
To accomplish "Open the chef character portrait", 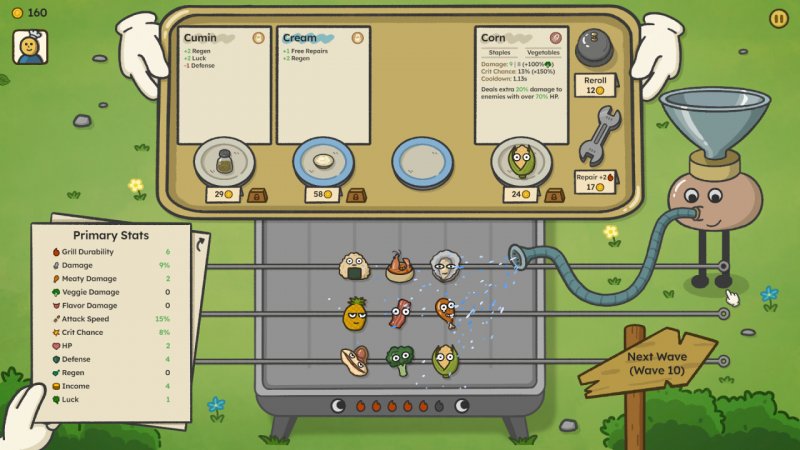I will point(30,47).
